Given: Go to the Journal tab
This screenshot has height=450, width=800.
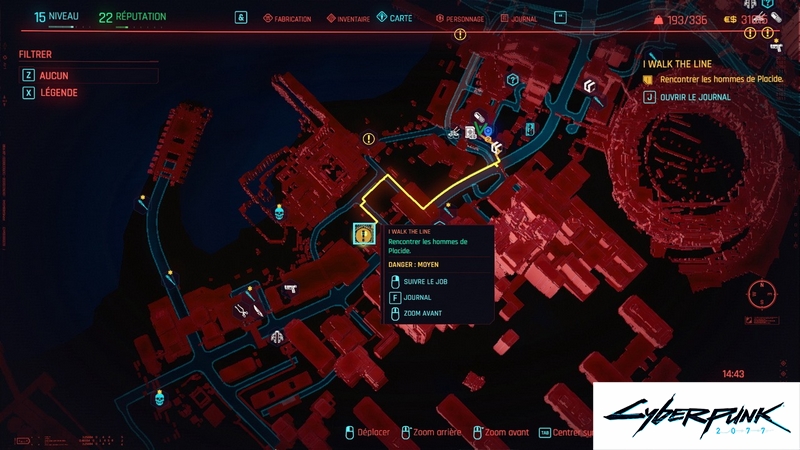Looking at the screenshot, I should pos(518,19).
